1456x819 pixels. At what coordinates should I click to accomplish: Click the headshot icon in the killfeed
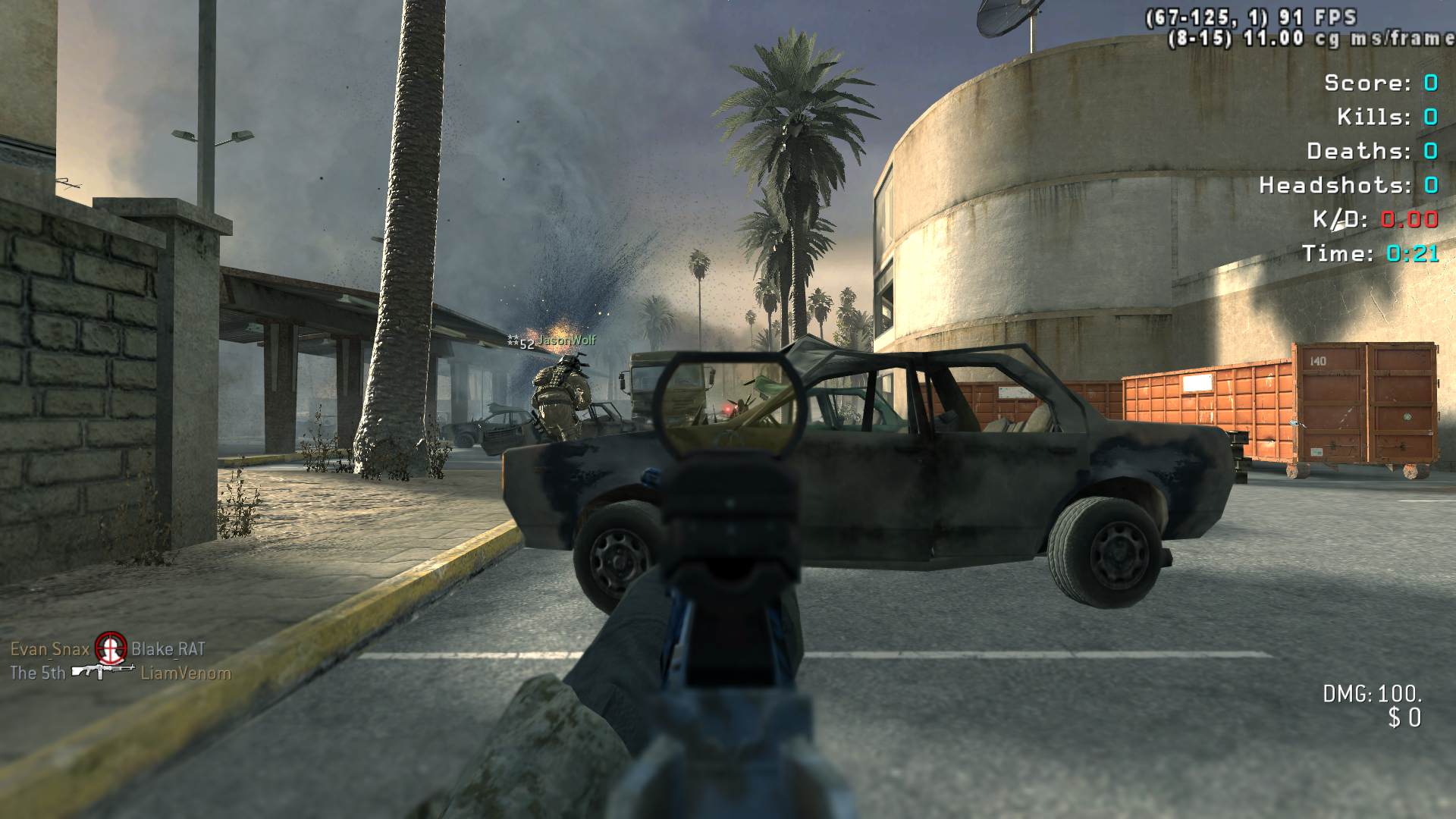[111, 648]
